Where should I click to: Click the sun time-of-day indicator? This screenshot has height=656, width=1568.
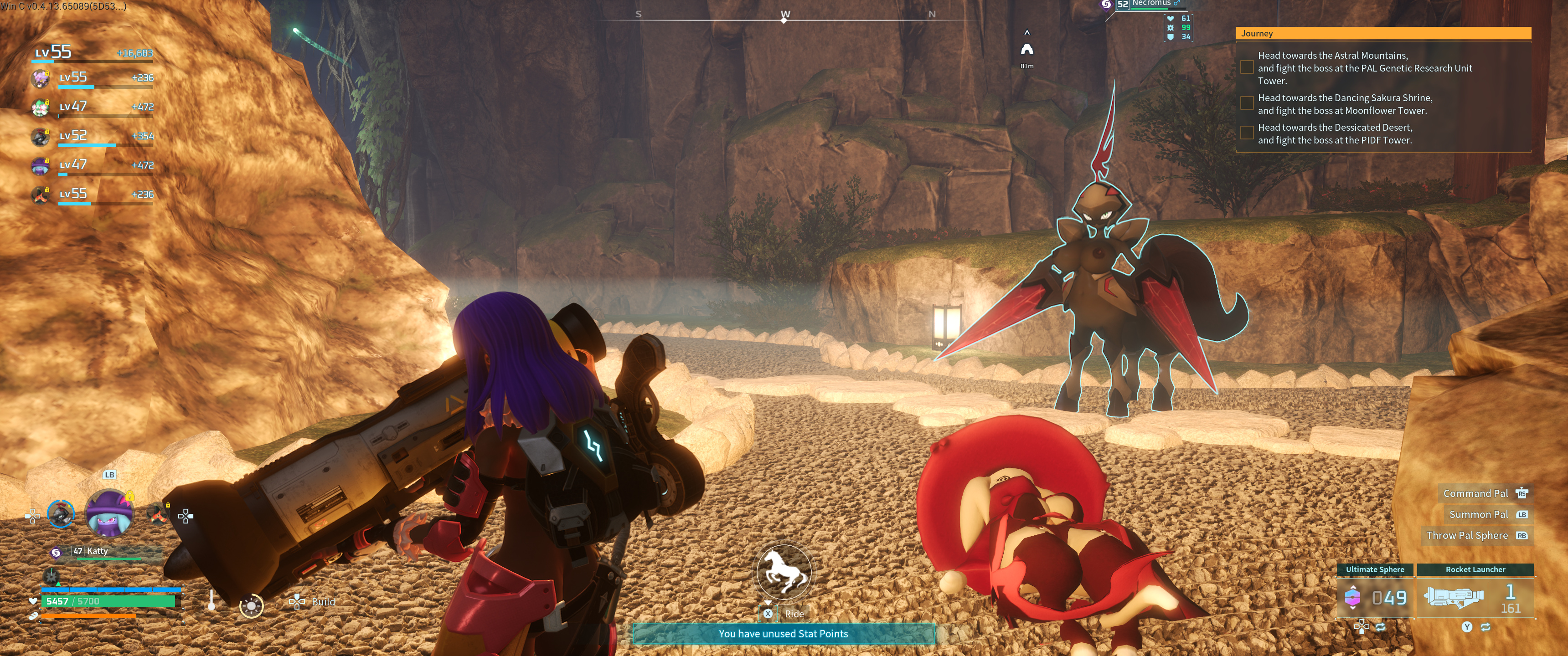click(x=251, y=605)
